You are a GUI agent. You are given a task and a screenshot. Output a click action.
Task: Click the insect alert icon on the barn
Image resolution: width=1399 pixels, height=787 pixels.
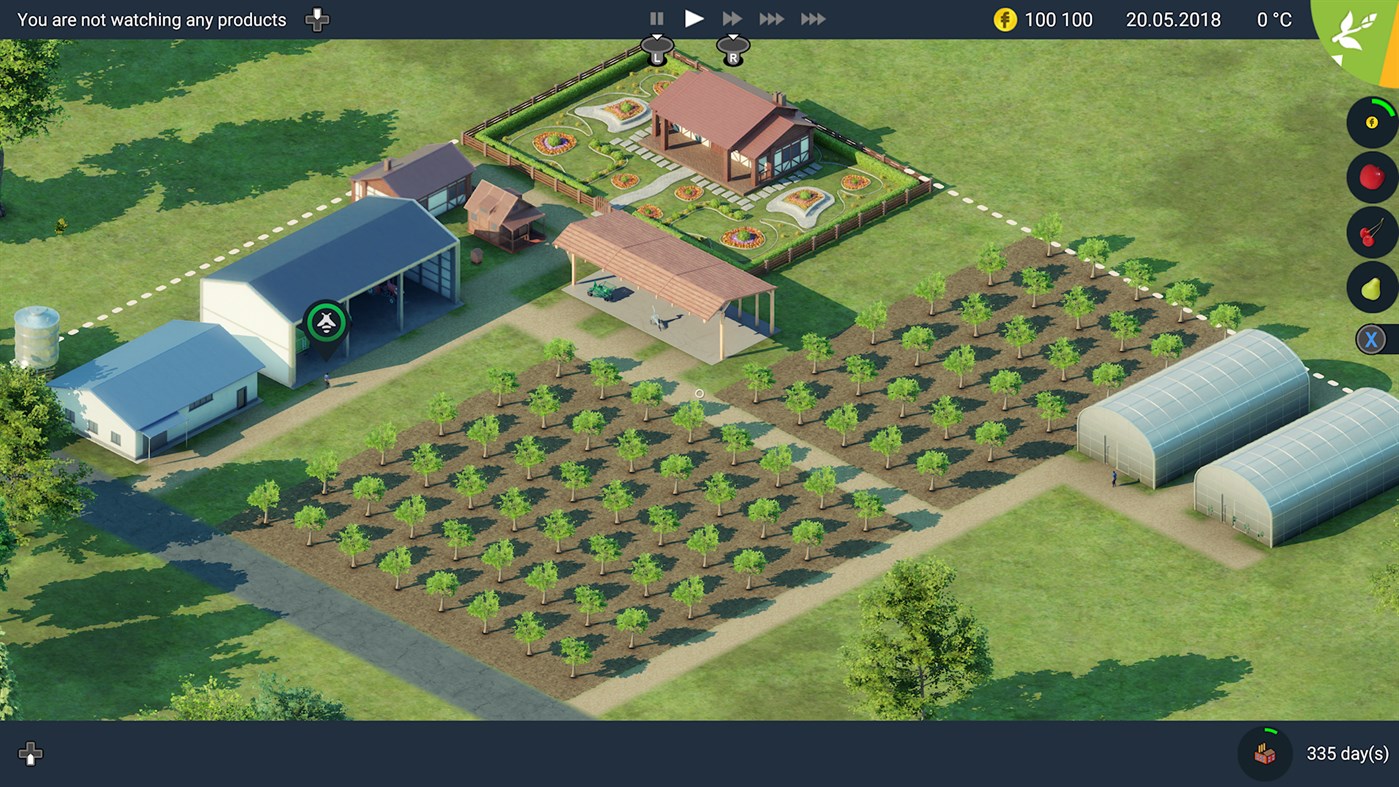[x=325, y=322]
